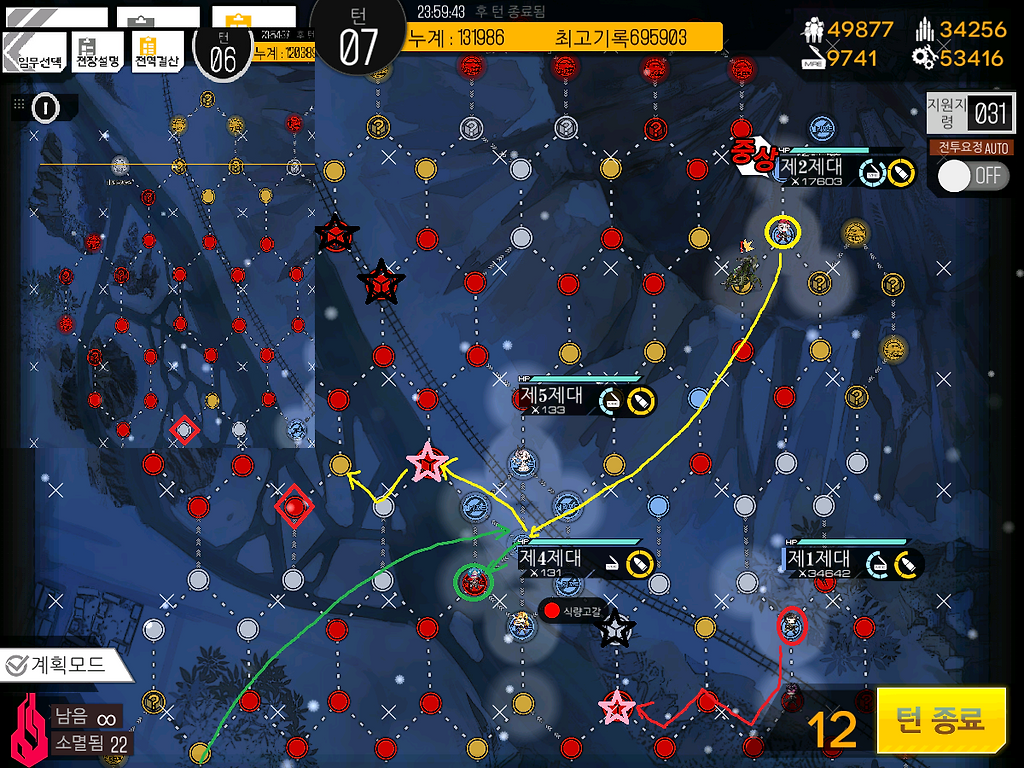This screenshot has height=768, width=1024.
Task: Click the exclamation info icon
Action: tap(44, 107)
